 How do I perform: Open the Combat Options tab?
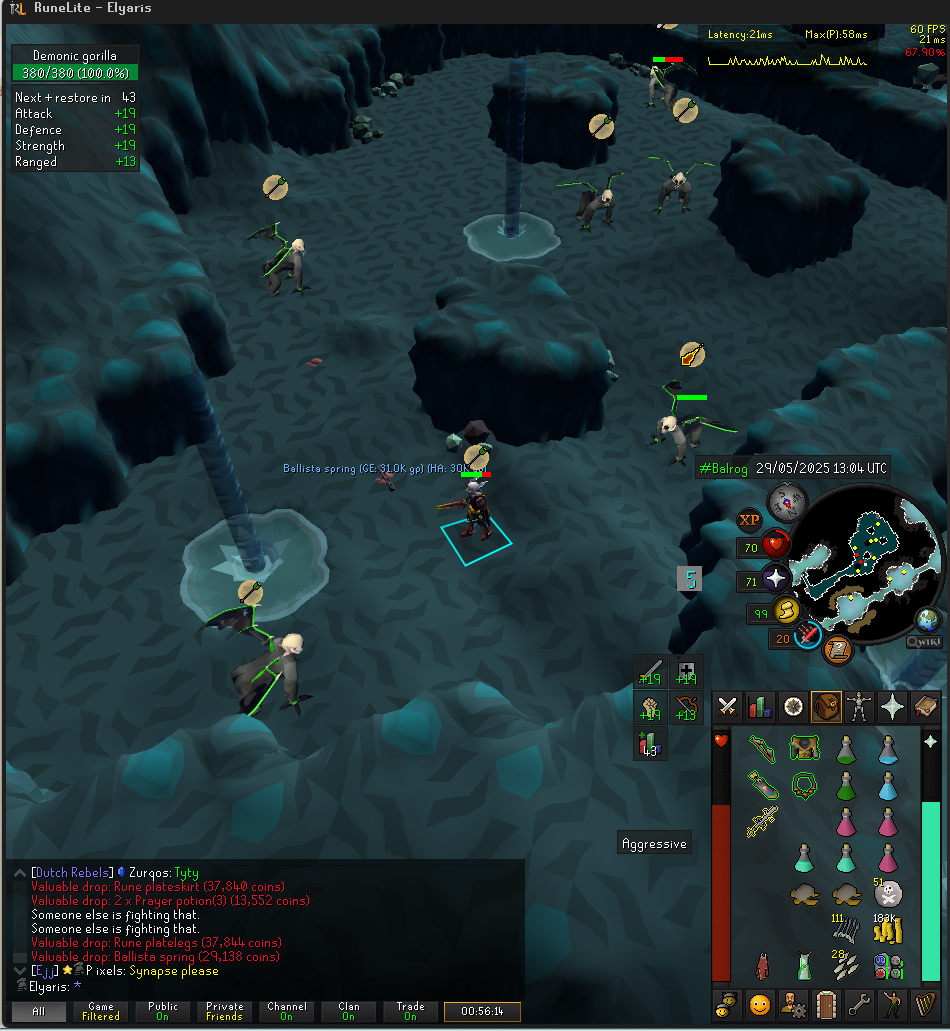pos(728,707)
